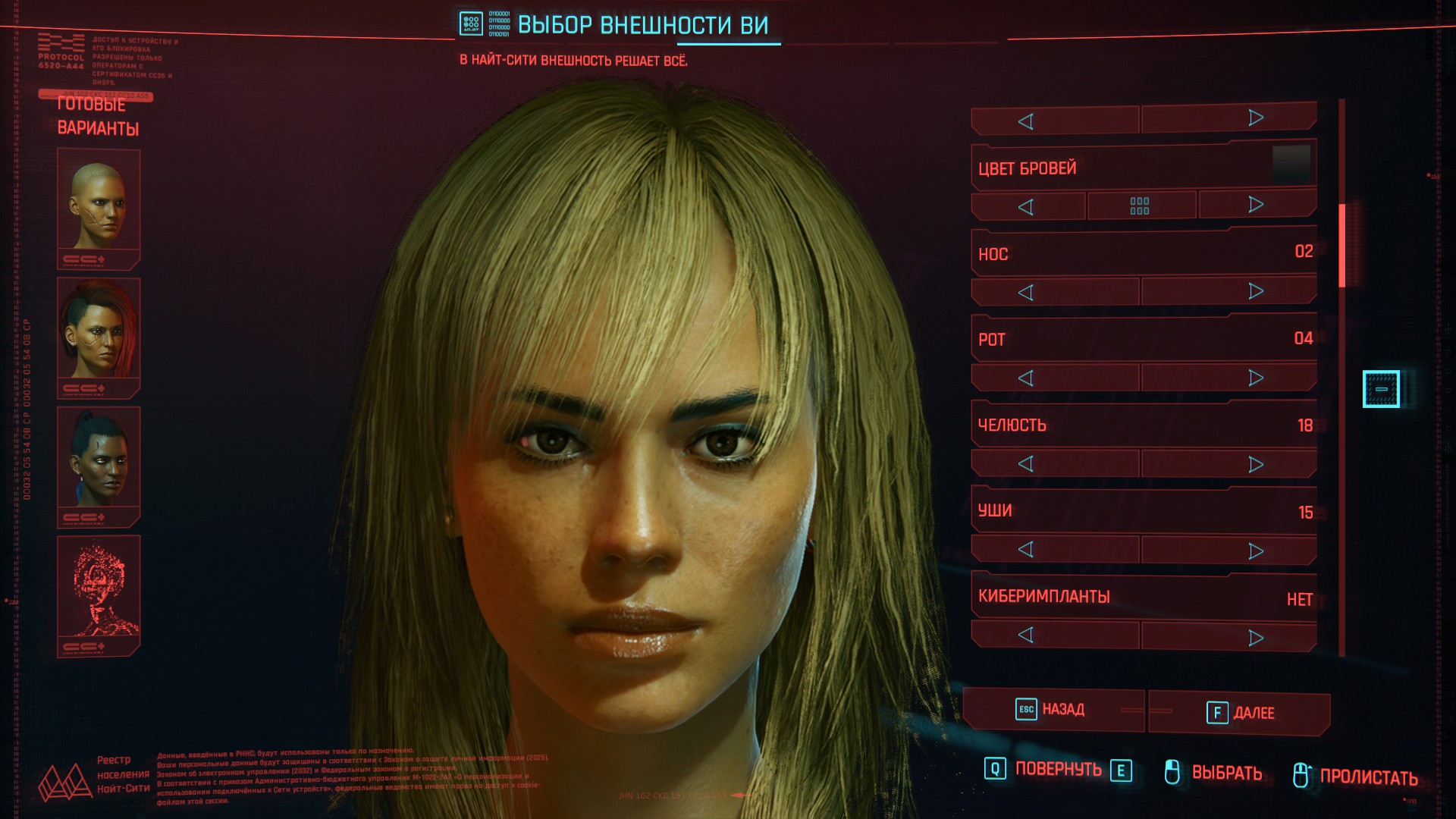Switch to next cyberware (КИБЕРИМПЛАНТЫ) option
The width and height of the screenshot is (1456, 819).
pyautogui.click(x=1256, y=638)
